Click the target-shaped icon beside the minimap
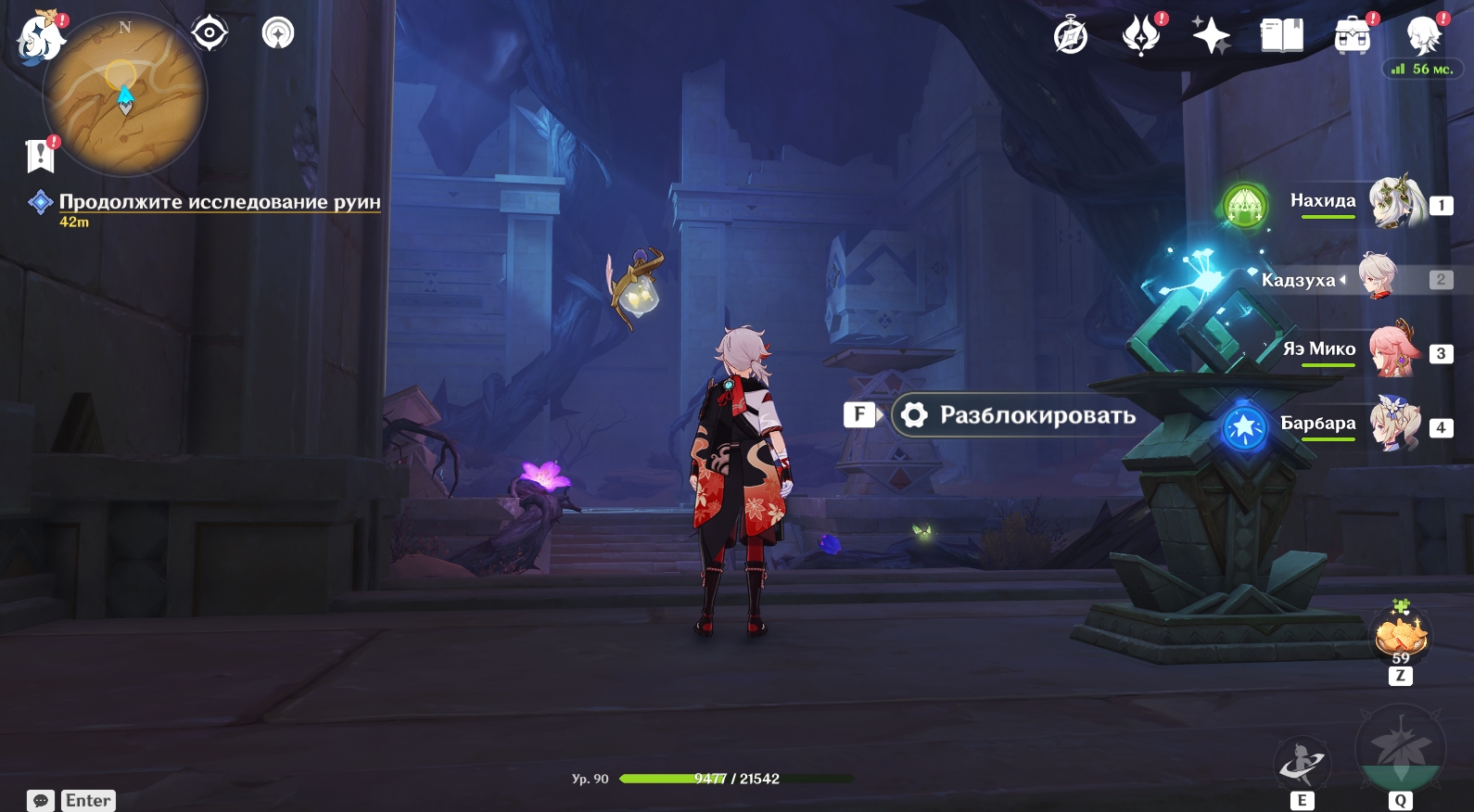Viewport: 1474px width, 812px height. [210, 33]
